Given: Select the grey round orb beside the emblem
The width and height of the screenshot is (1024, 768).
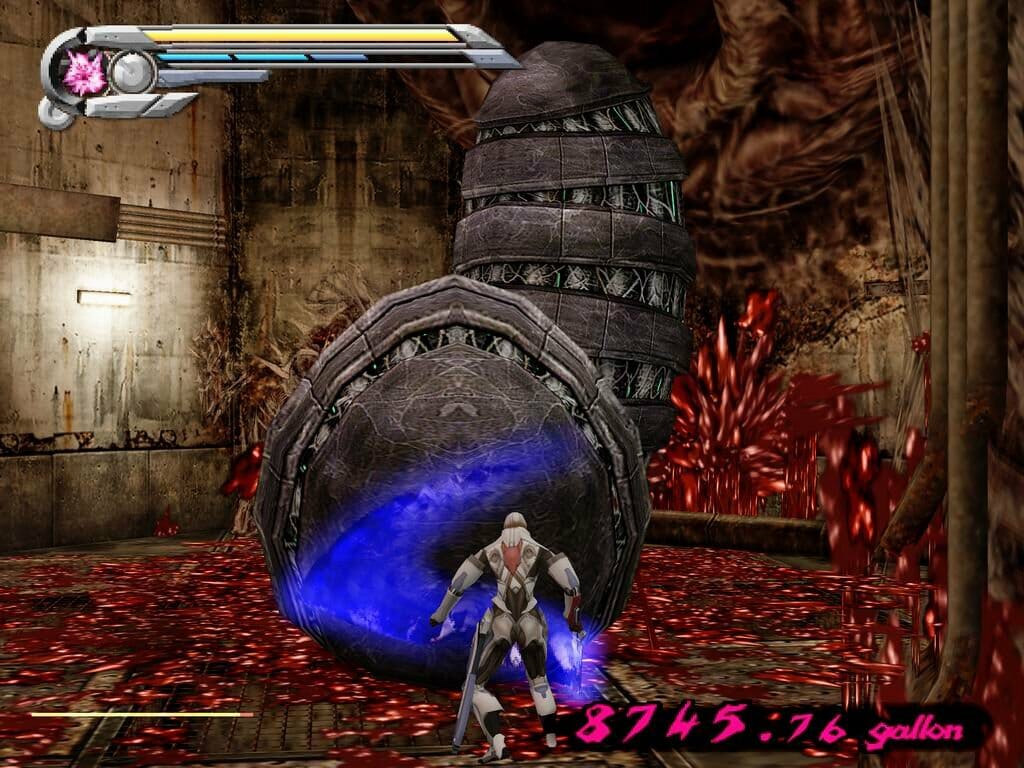Looking at the screenshot, I should tap(131, 73).
